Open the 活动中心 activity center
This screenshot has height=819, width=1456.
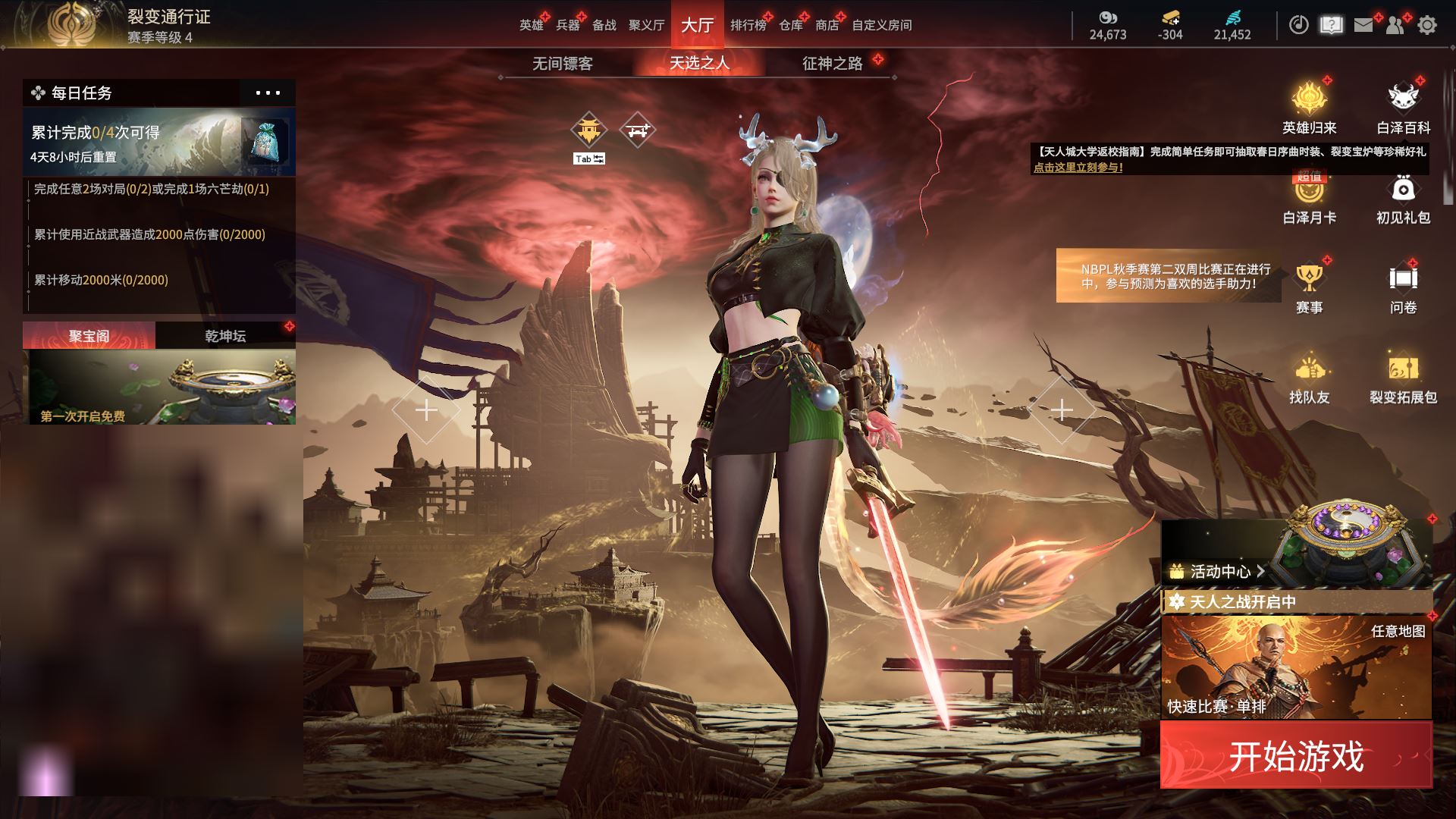point(1217,571)
